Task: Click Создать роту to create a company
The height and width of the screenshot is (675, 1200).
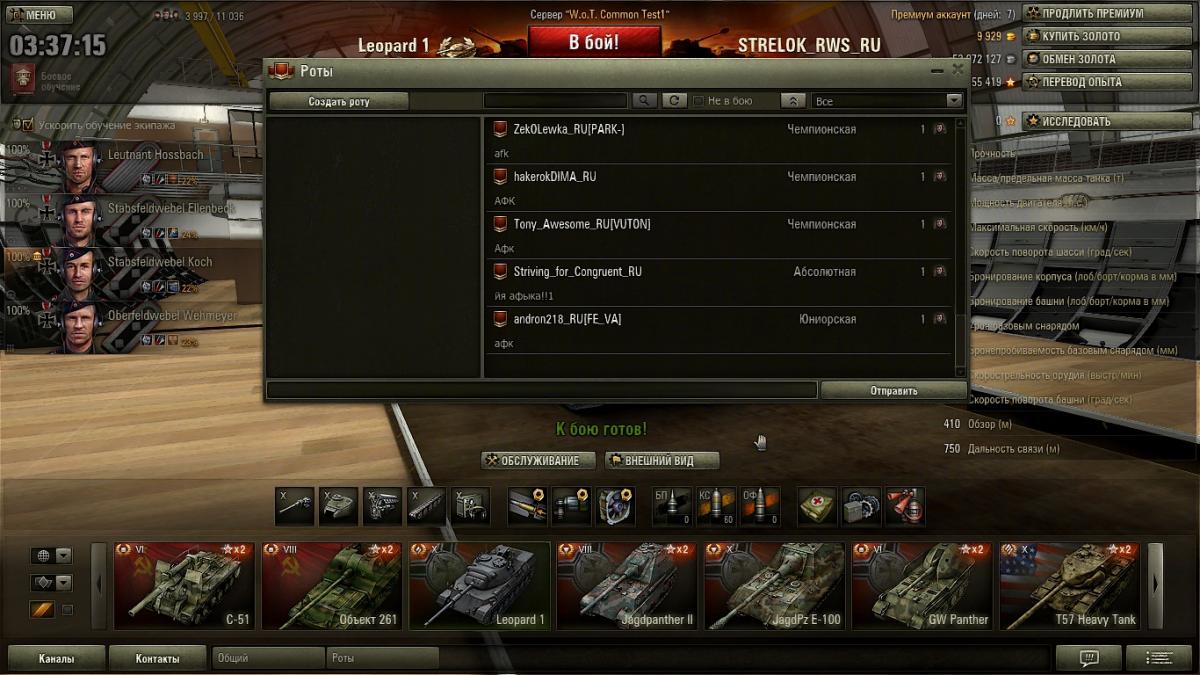Action: (x=339, y=101)
